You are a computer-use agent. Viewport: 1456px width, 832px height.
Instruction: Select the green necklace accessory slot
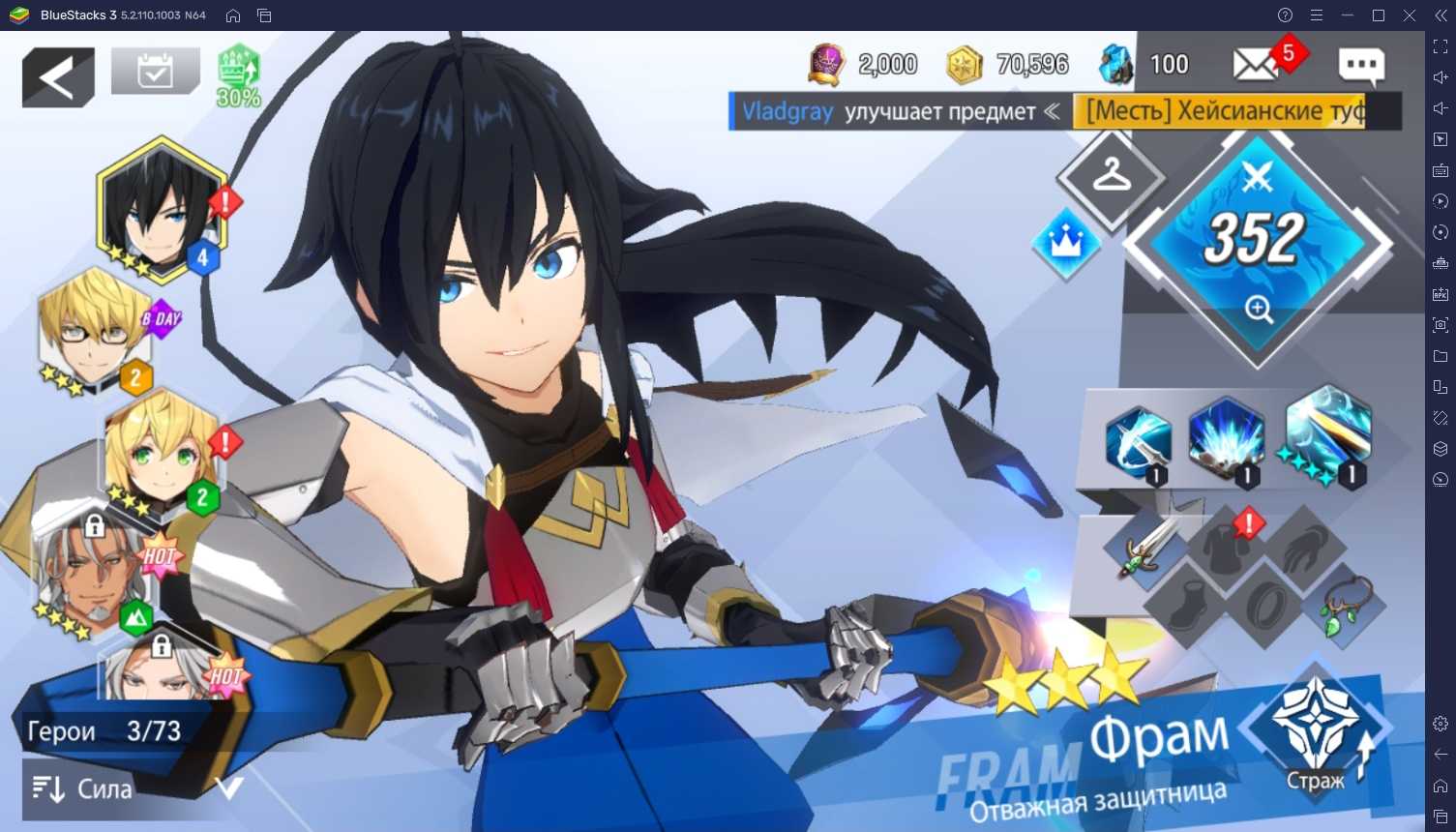click(1343, 606)
